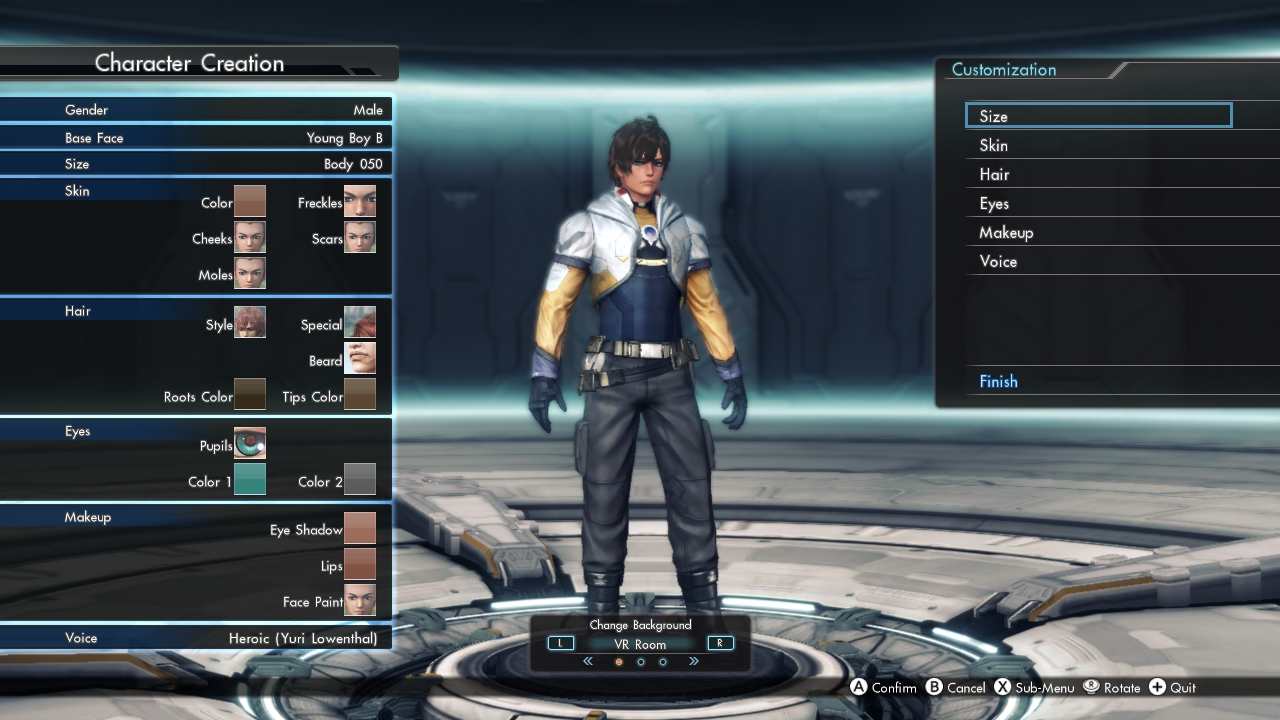The height and width of the screenshot is (720, 1280).
Task: Finish character creation
Action: point(1100,381)
